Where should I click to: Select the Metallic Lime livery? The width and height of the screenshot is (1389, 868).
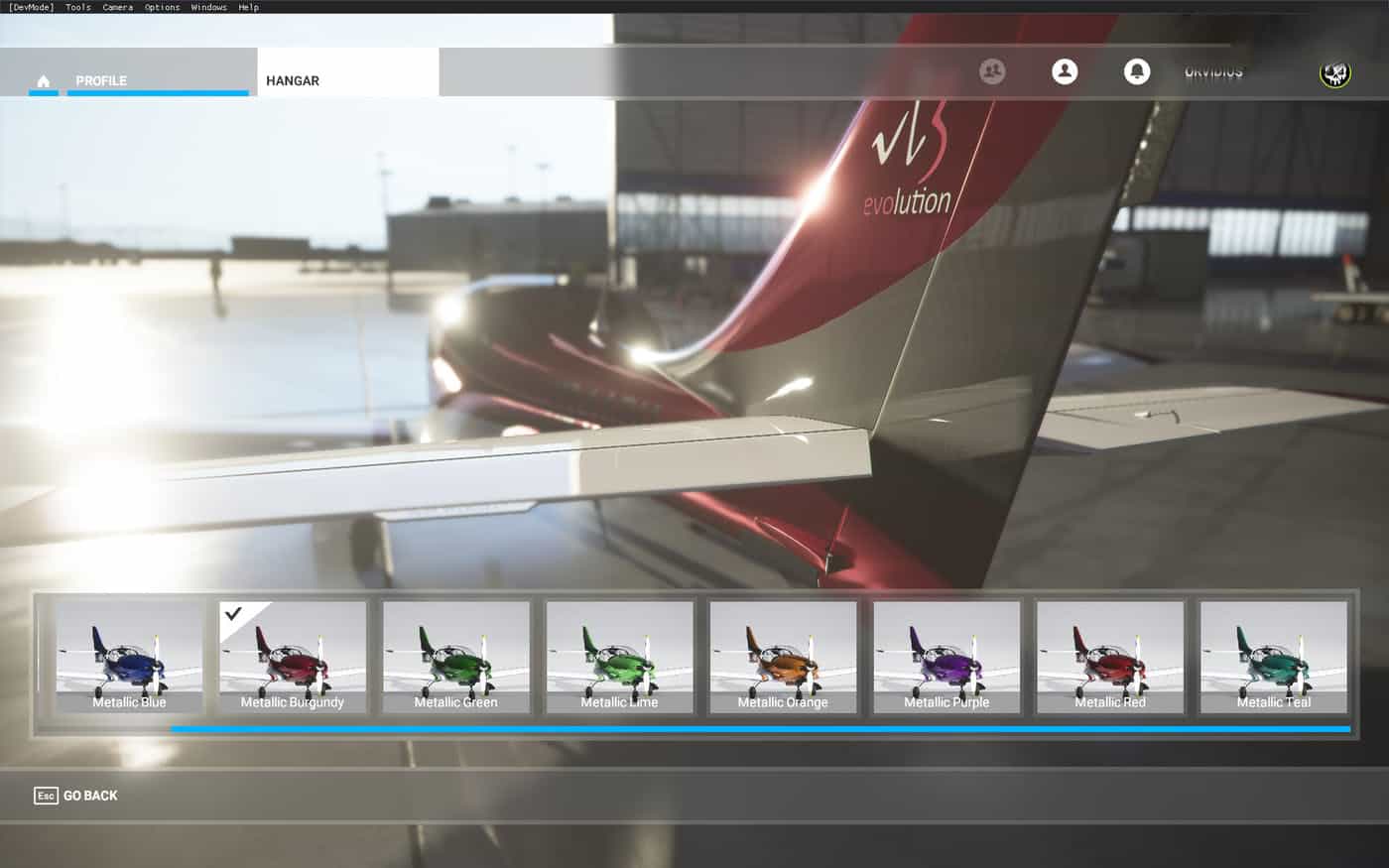coord(620,657)
